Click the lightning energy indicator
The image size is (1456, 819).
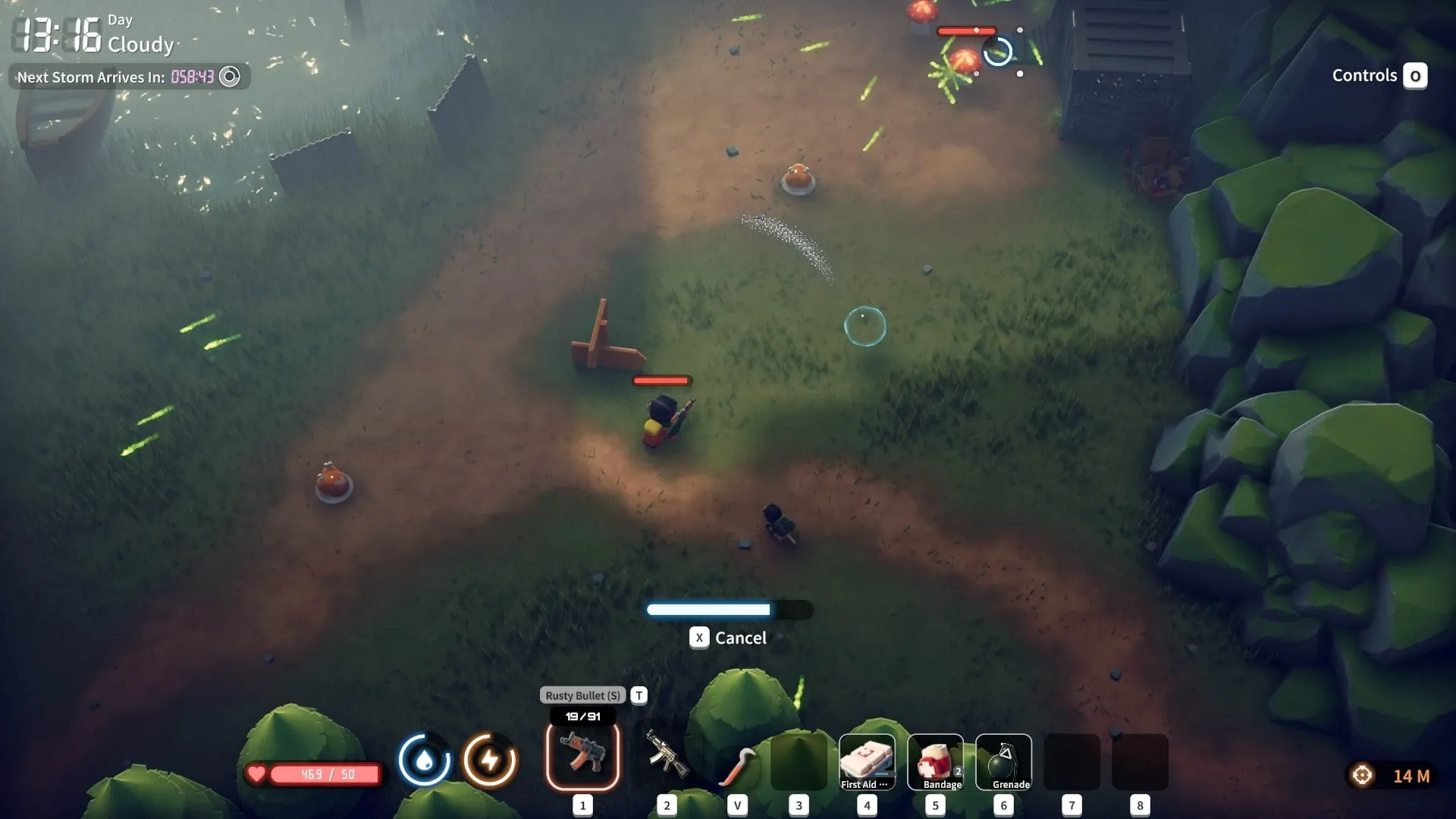pos(490,758)
